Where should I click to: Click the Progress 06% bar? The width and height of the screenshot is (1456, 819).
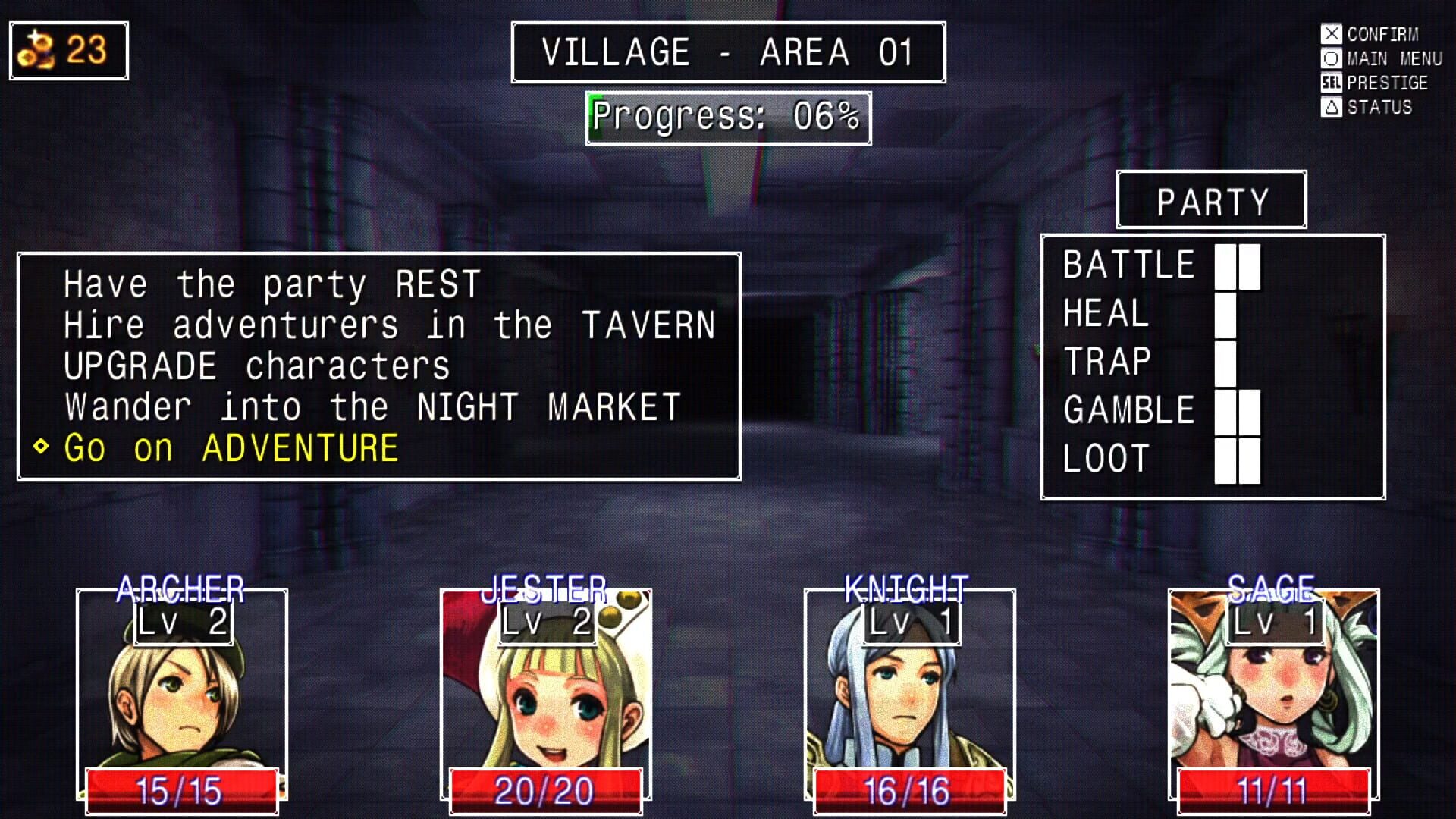click(726, 117)
